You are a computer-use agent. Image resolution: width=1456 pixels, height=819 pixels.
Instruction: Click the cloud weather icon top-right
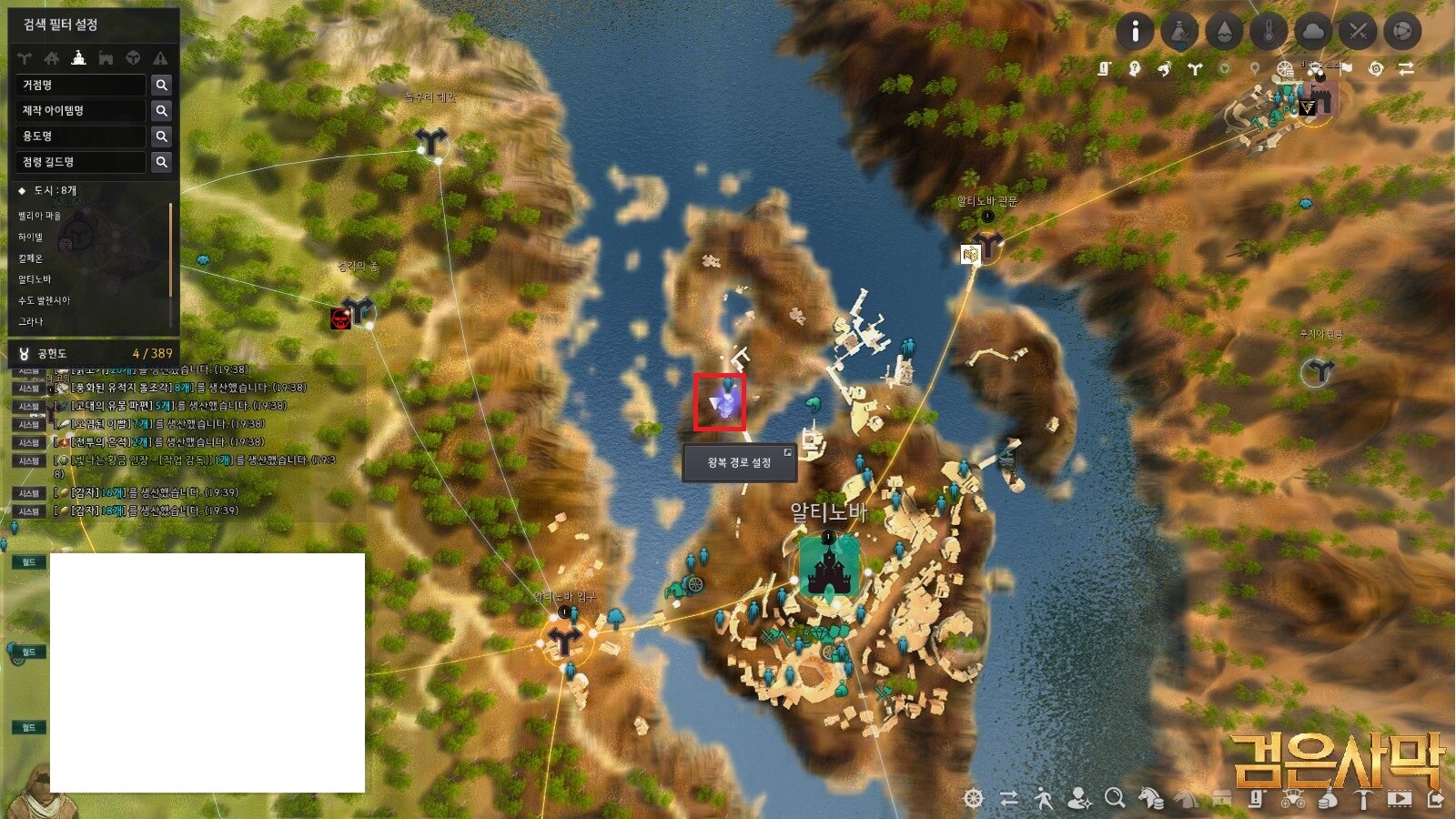coord(1311,29)
